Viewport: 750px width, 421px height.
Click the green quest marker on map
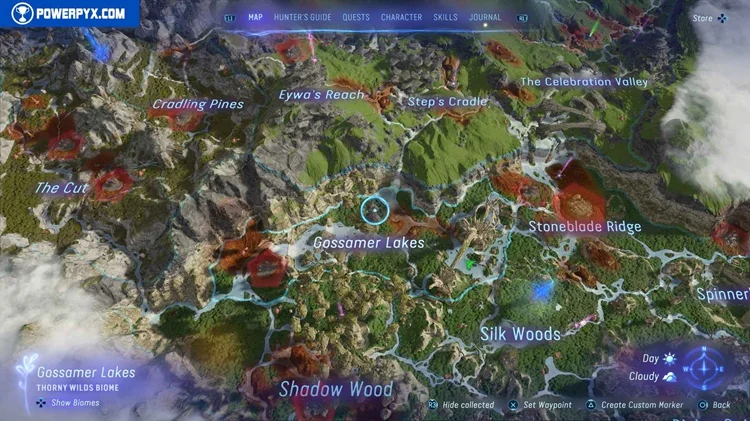(468, 264)
